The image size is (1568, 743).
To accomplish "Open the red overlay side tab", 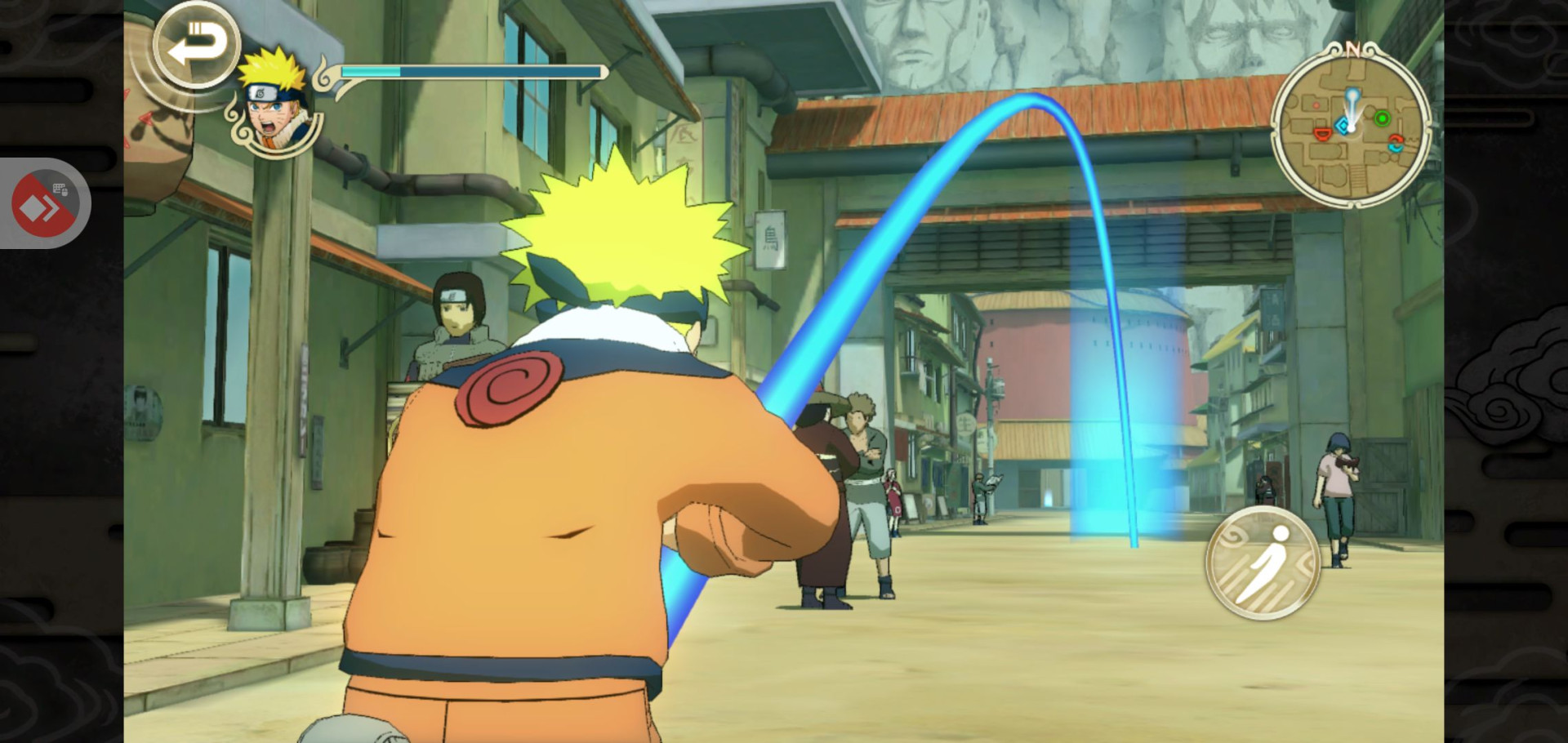I will [44, 204].
